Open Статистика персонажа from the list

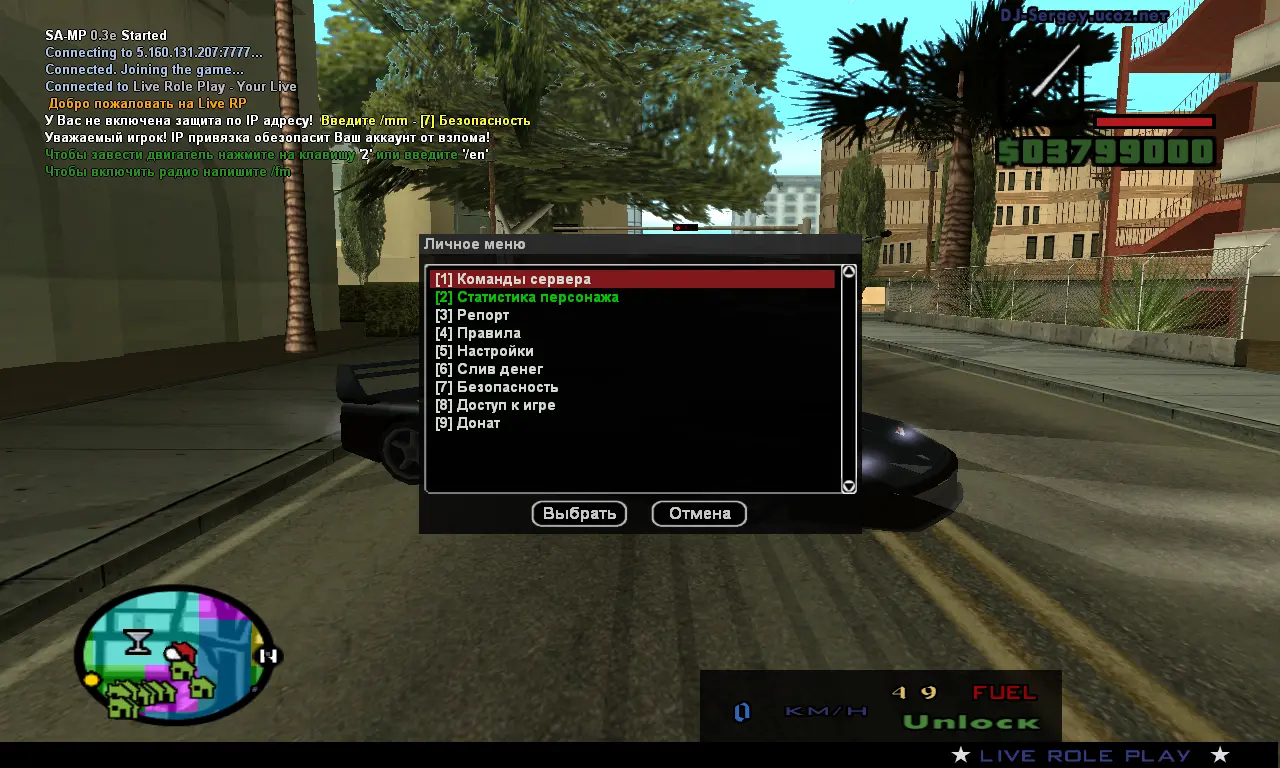coord(527,297)
